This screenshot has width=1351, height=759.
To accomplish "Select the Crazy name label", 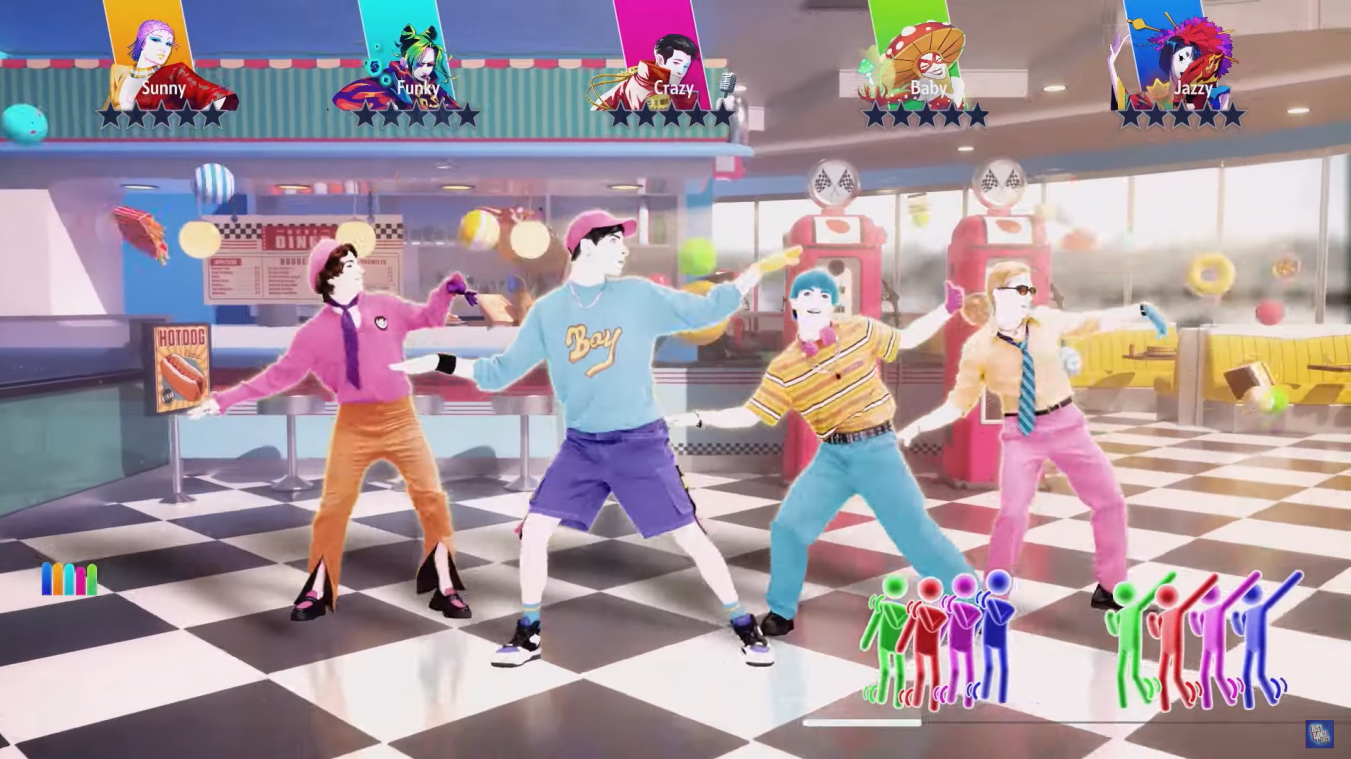I will click(x=673, y=88).
